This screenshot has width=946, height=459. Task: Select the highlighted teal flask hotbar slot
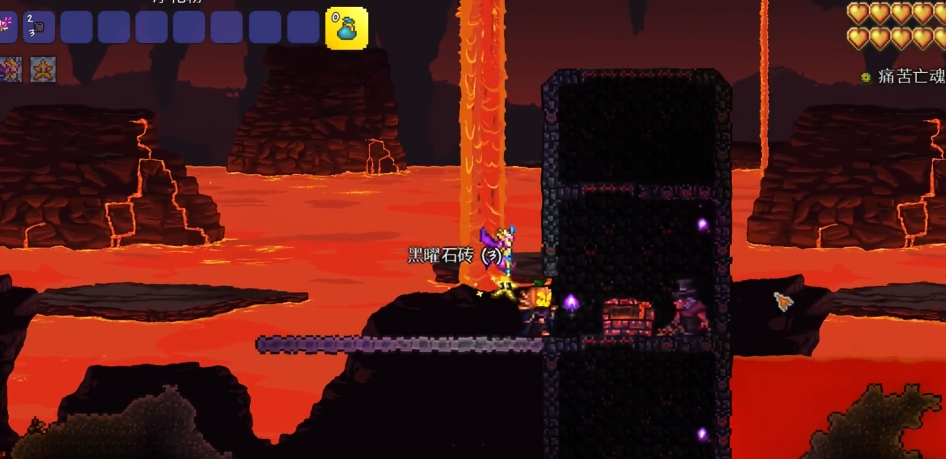347,28
